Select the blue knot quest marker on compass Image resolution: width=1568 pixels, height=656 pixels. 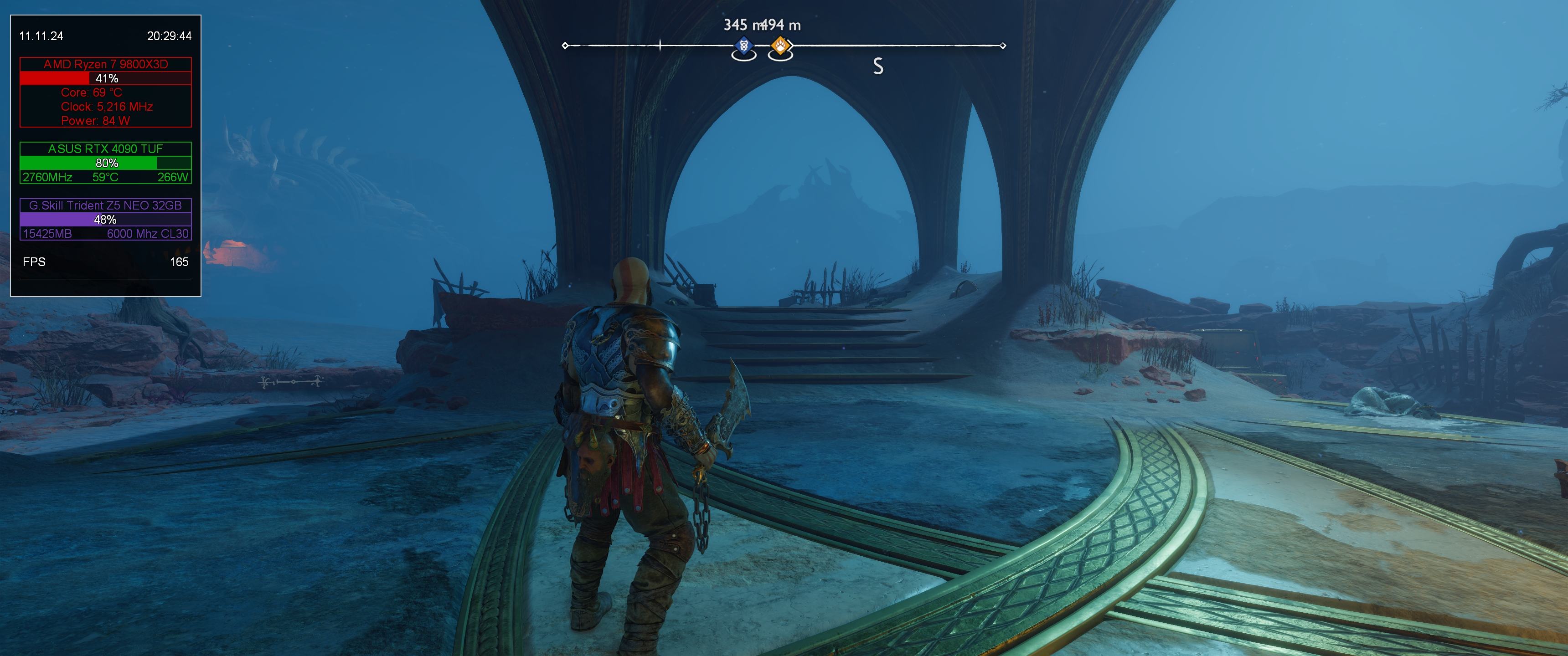(743, 46)
